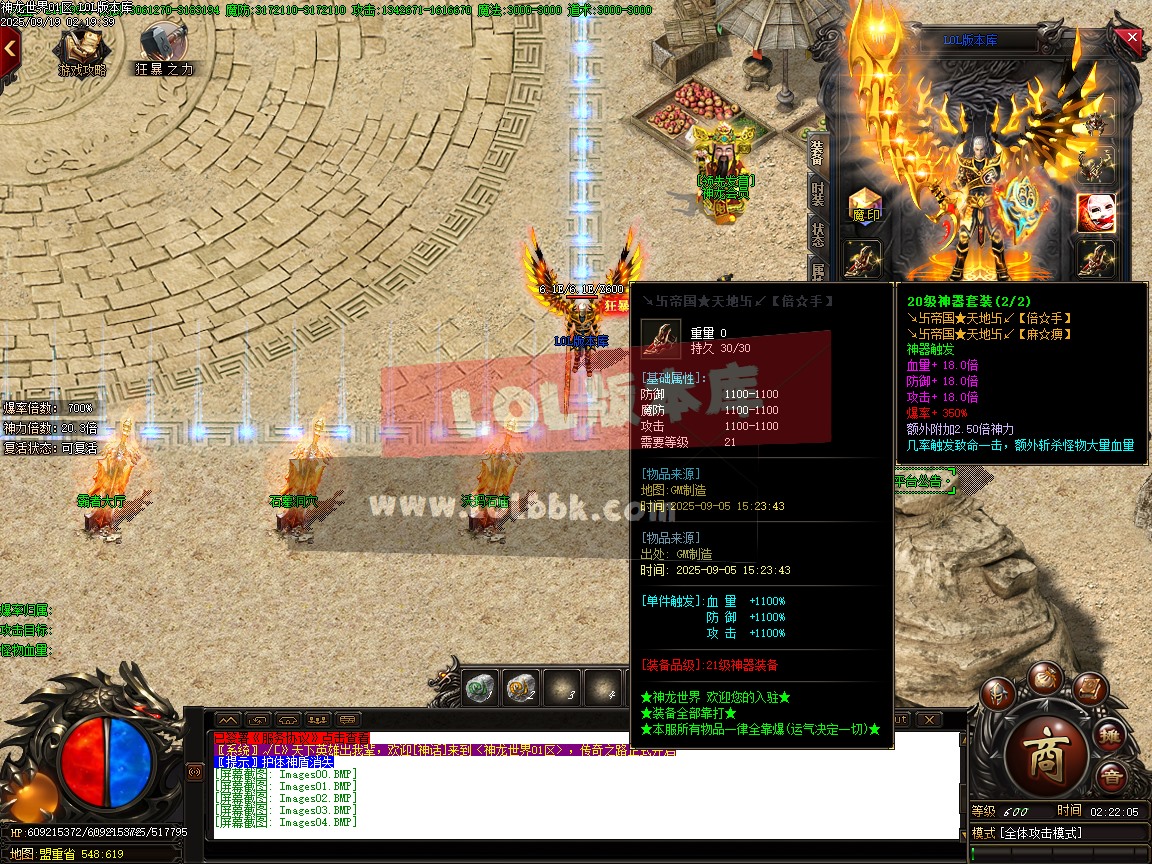Toggle the 音 sound button

tap(1110, 777)
